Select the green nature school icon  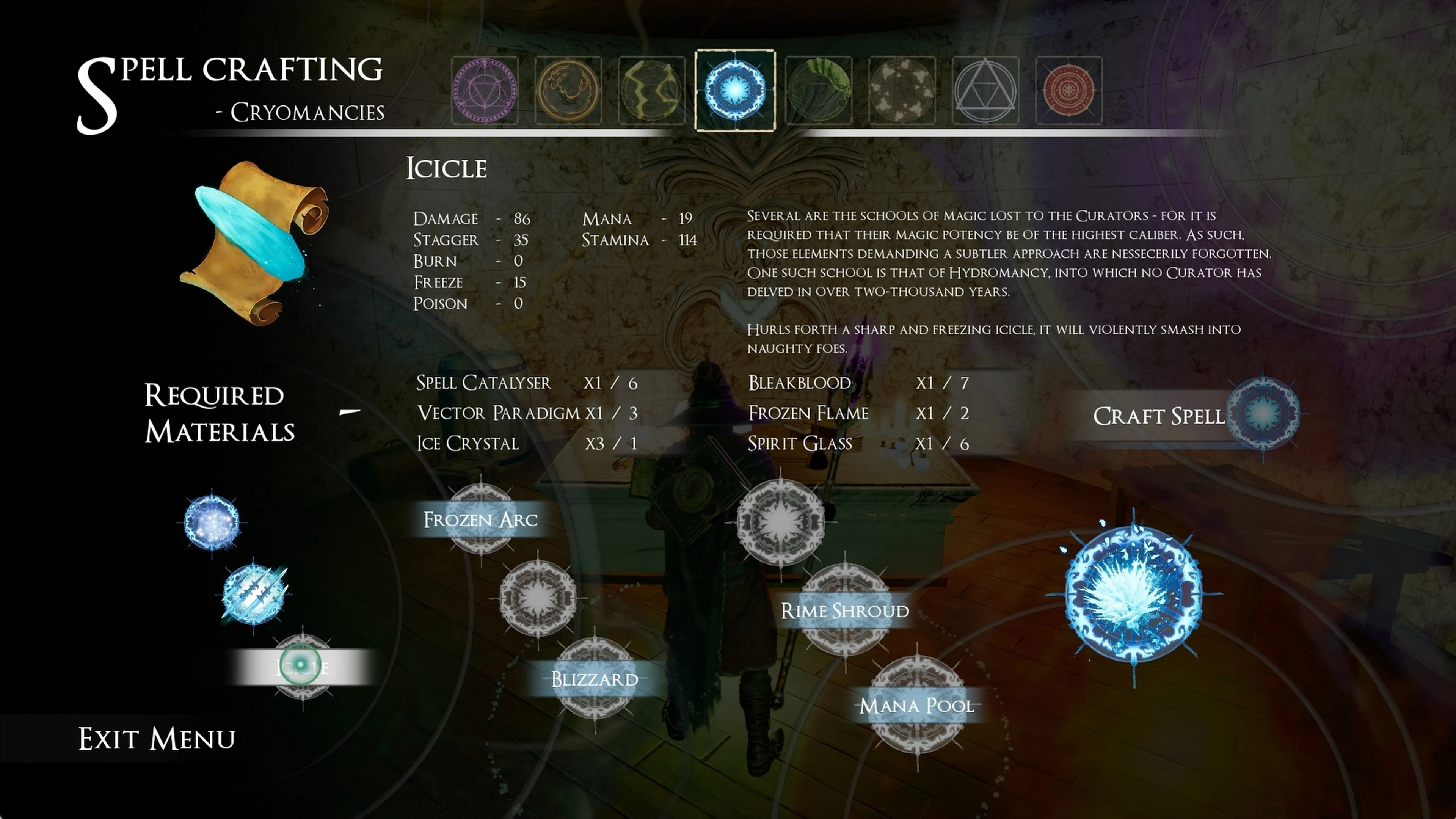(x=819, y=90)
